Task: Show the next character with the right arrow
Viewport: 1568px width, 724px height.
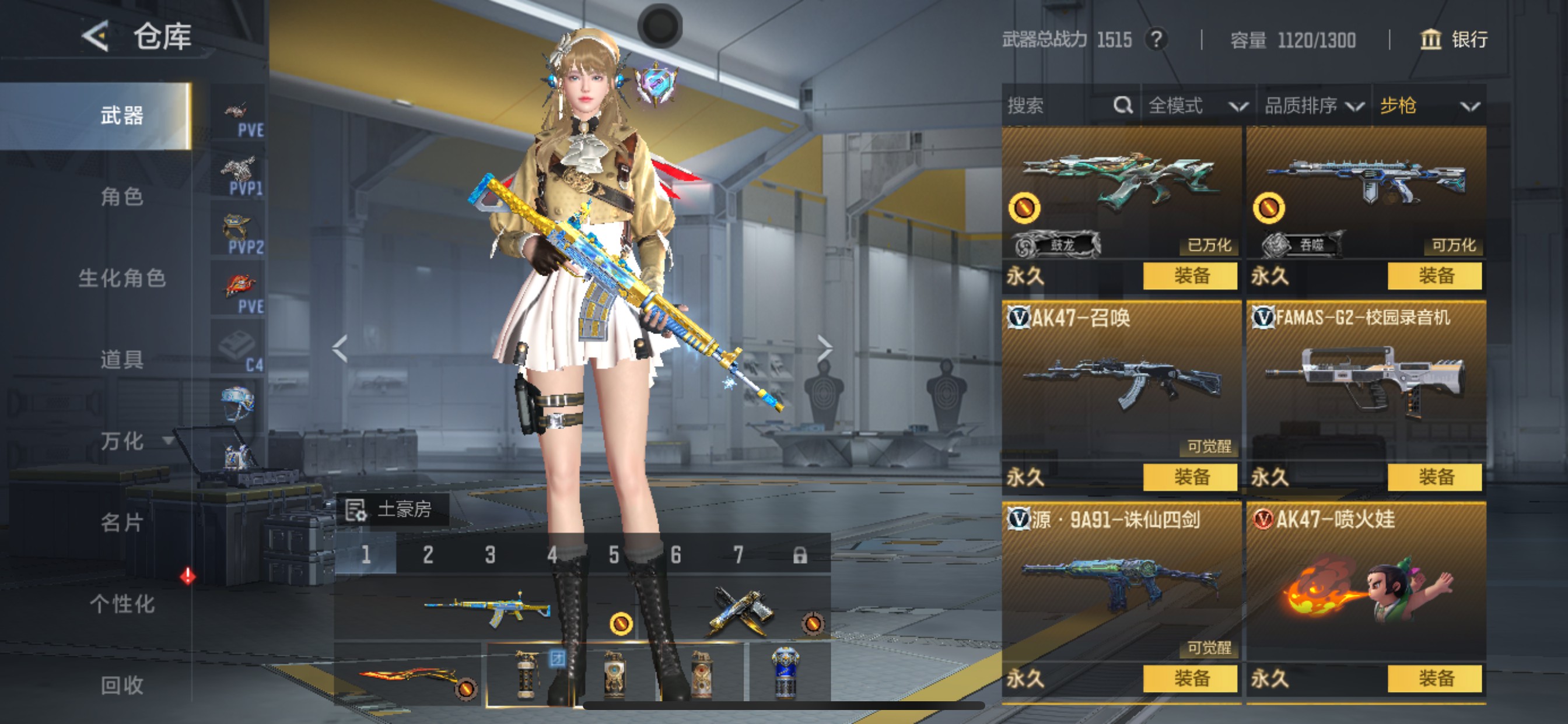Action: [x=824, y=349]
